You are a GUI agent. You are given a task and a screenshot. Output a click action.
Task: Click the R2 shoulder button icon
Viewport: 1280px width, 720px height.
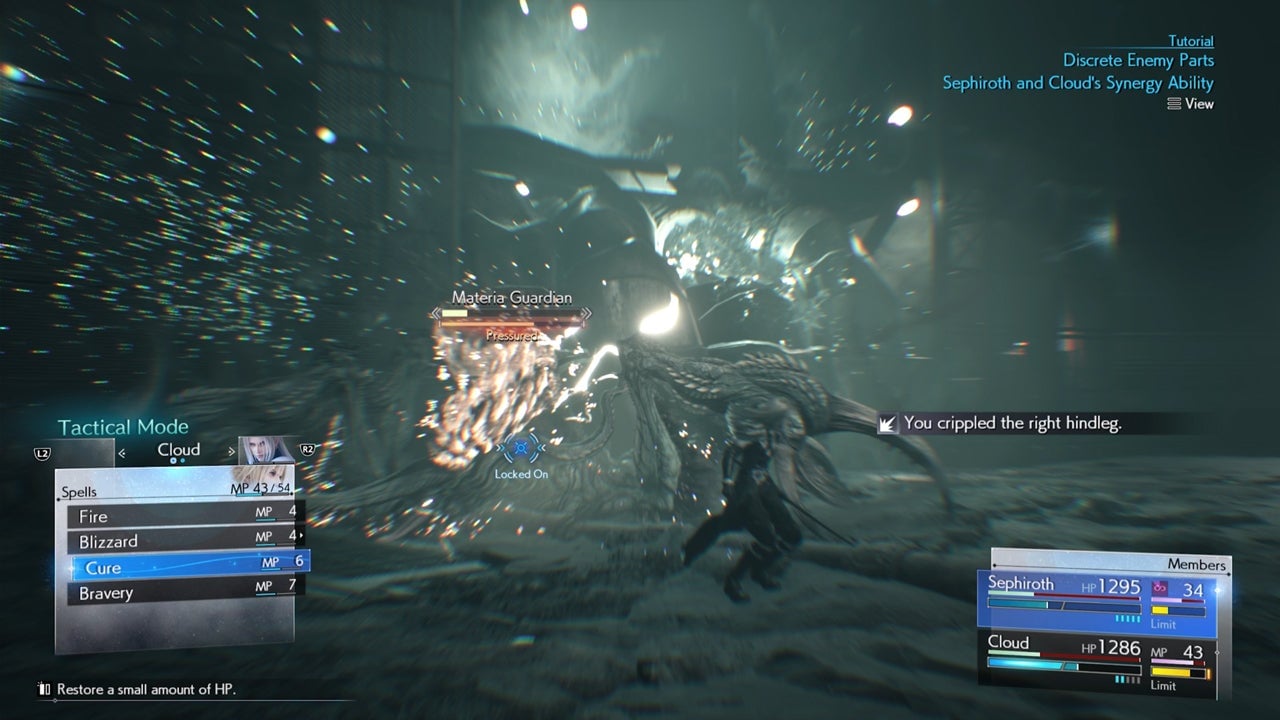(x=307, y=448)
